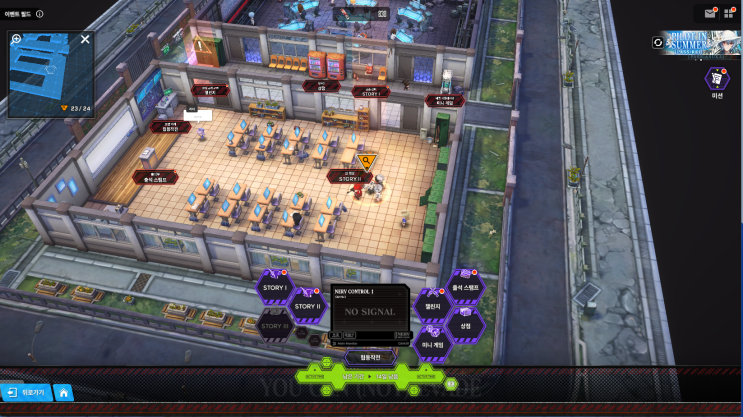Return to lobby via home icon

[x=63, y=393]
